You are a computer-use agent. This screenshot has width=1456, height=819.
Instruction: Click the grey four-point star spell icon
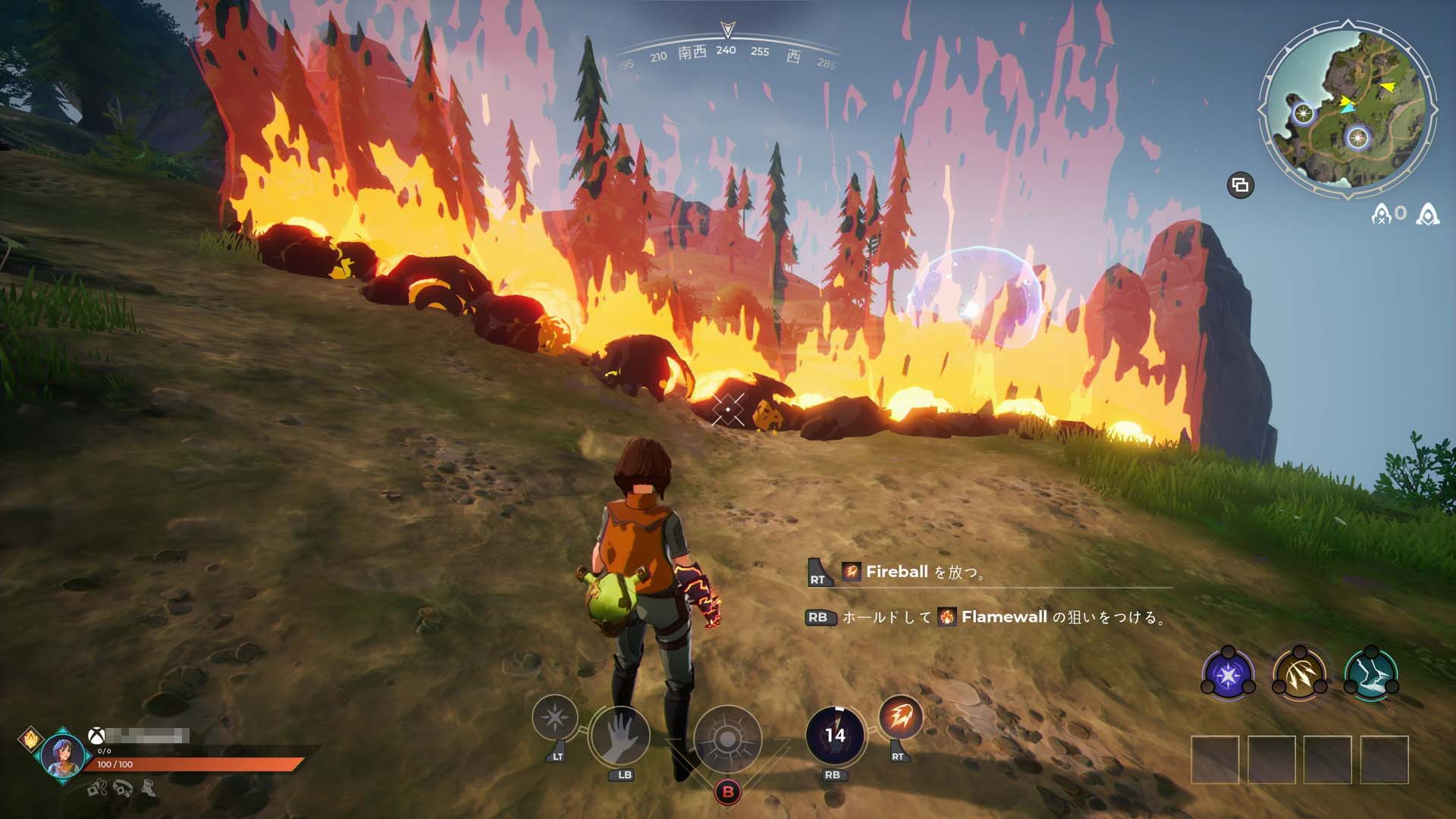(555, 717)
